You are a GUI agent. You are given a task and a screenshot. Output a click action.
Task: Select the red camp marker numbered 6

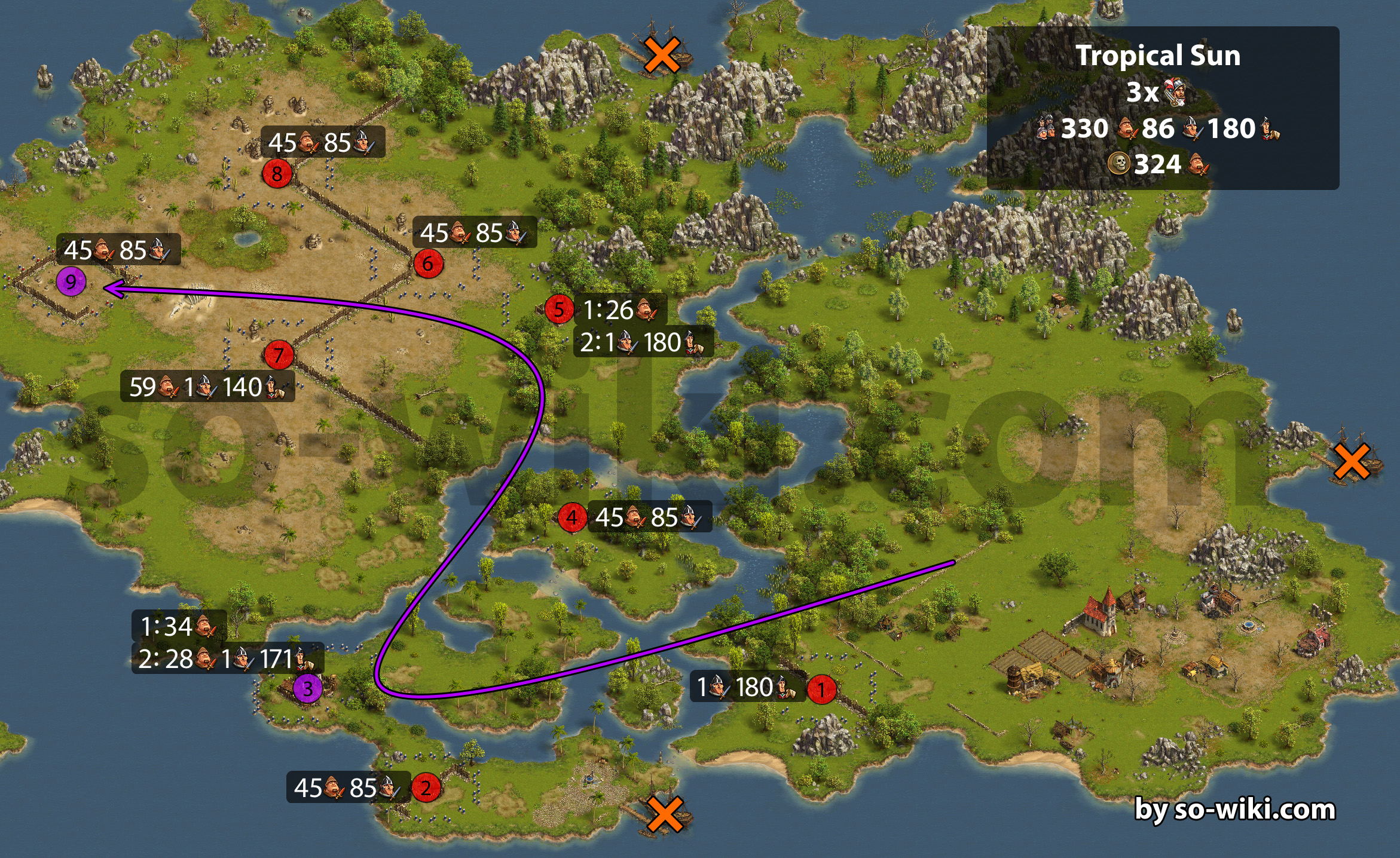[x=428, y=263]
